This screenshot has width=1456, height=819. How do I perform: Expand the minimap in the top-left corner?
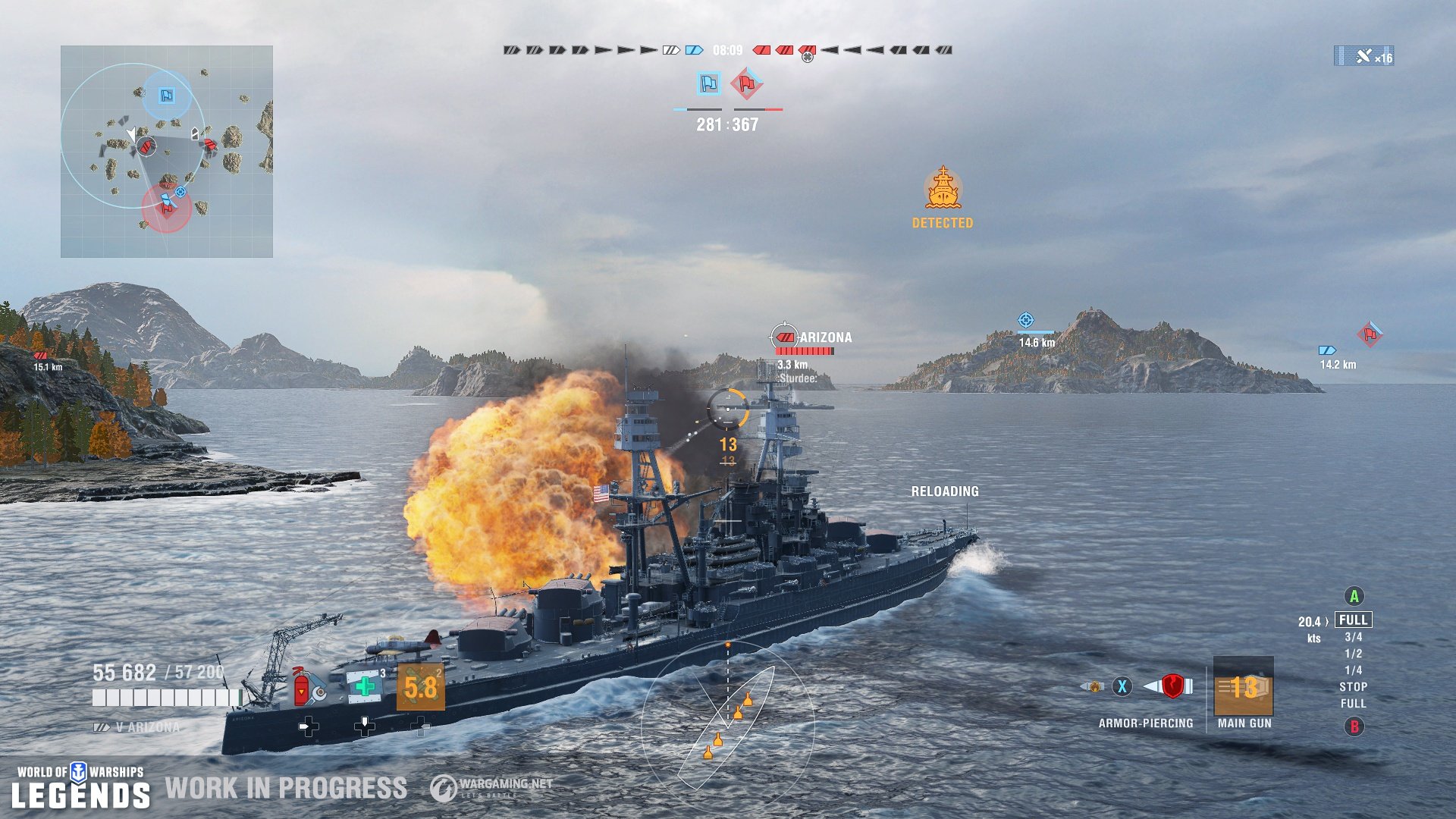[x=167, y=152]
